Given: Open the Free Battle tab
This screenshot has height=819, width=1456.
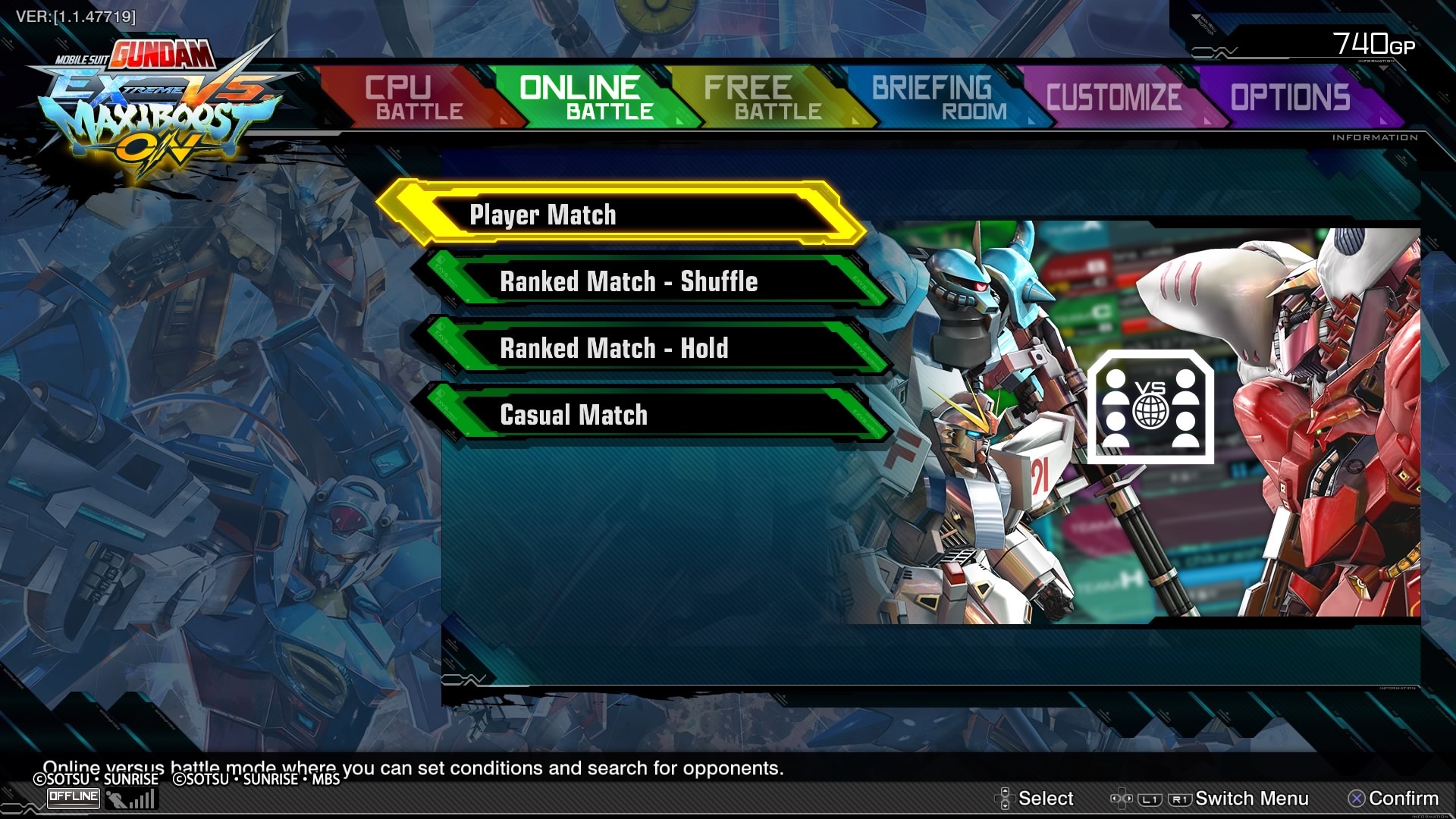Looking at the screenshot, I should coord(763,98).
